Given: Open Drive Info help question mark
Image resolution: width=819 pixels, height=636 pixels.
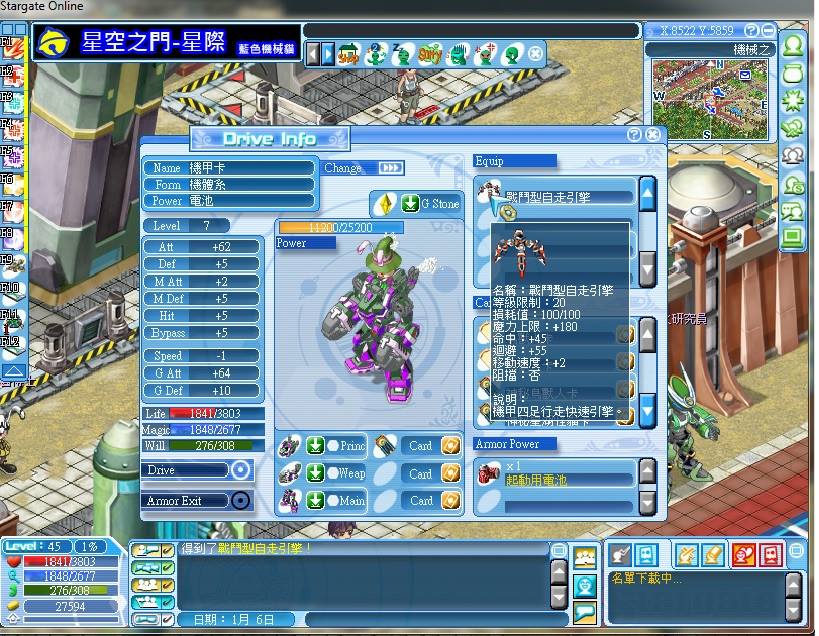Looking at the screenshot, I should coord(634,134).
